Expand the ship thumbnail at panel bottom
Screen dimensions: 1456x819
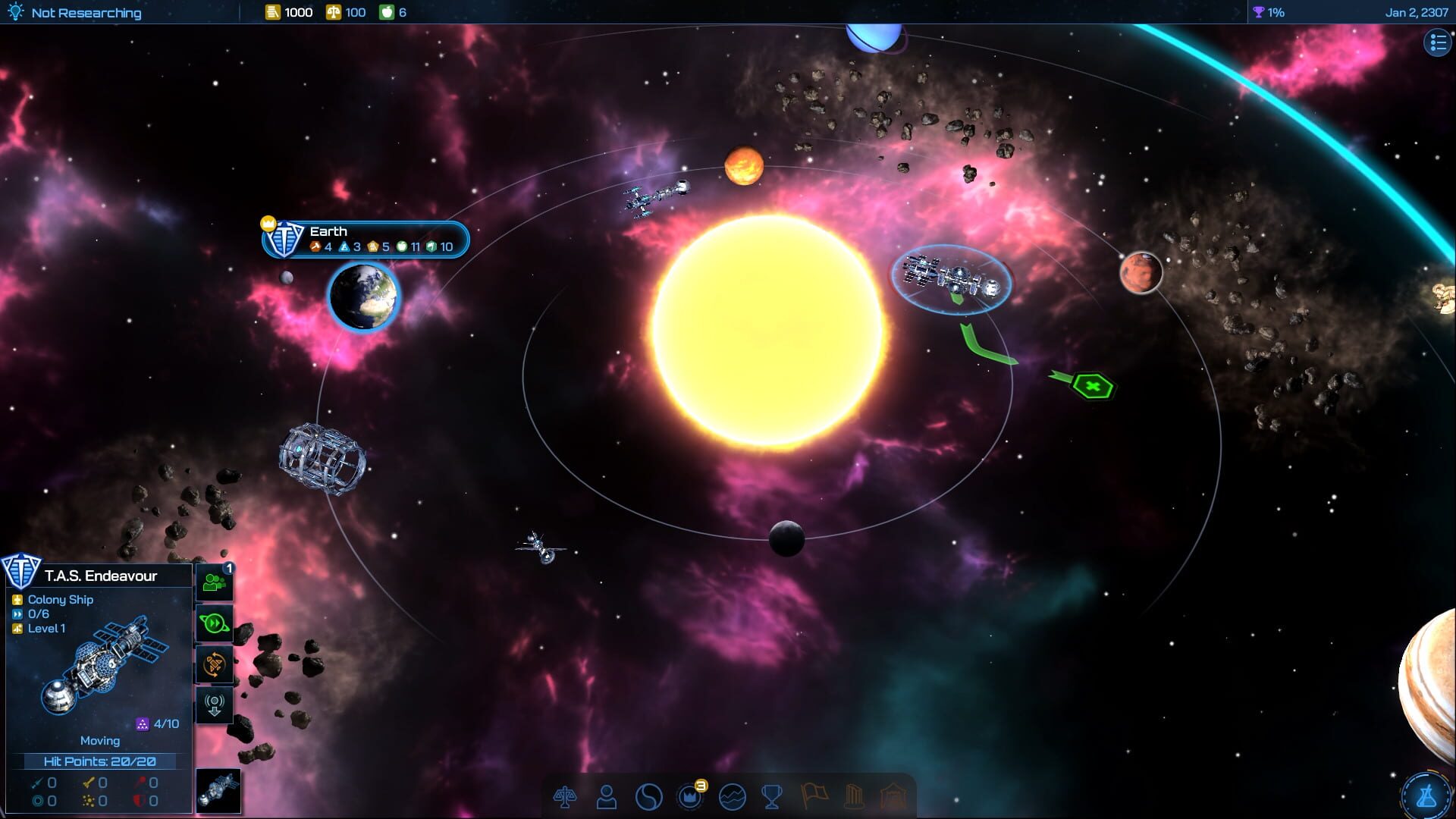pos(218,790)
